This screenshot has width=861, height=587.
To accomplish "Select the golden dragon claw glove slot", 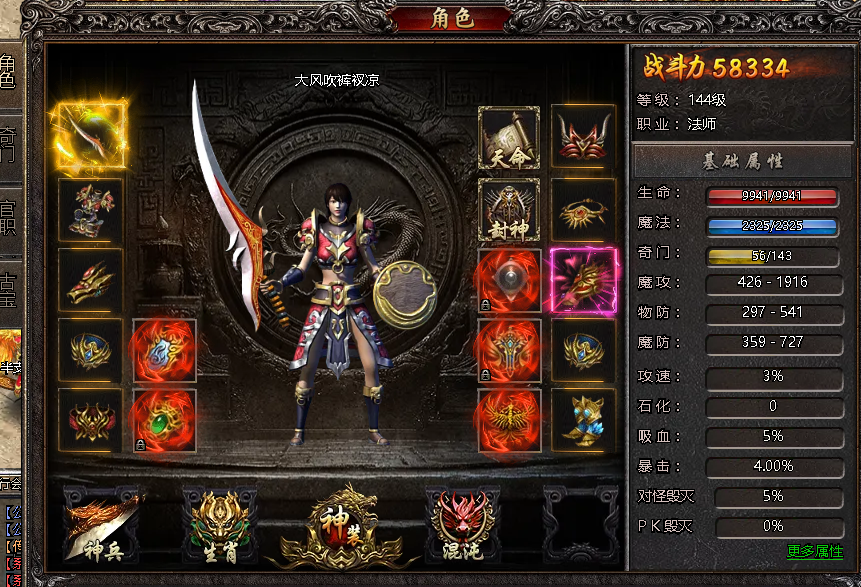I will click(91, 281).
